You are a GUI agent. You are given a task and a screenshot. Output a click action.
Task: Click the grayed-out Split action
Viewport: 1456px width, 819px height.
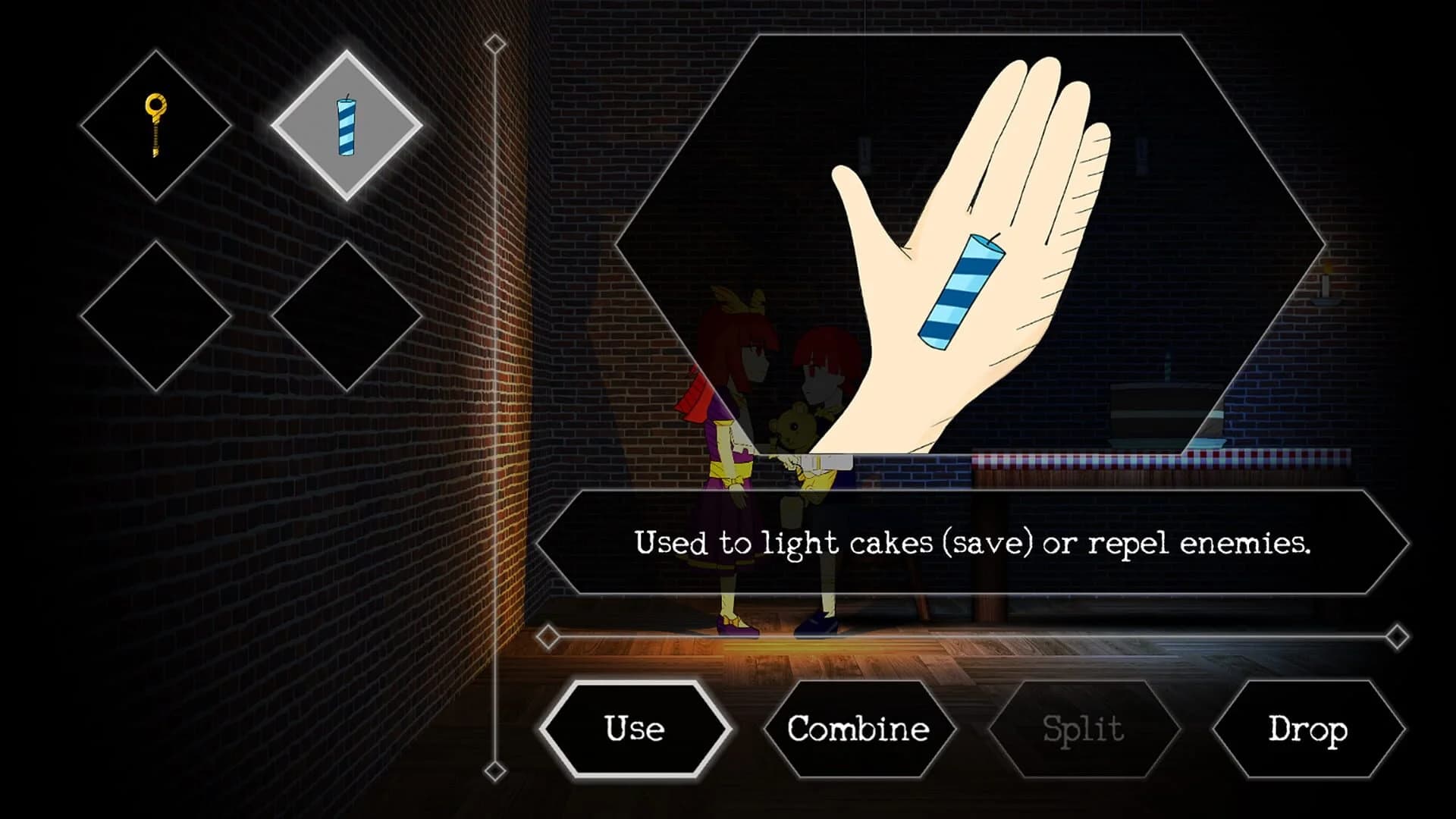coord(1082,730)
